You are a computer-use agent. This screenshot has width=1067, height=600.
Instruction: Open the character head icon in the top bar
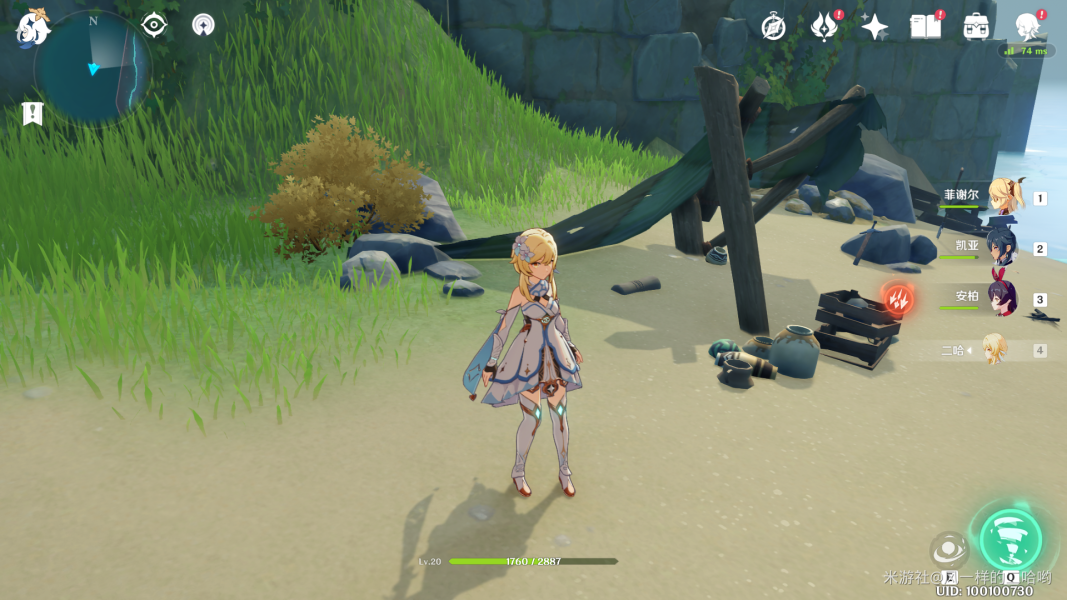coord(1027,27)
